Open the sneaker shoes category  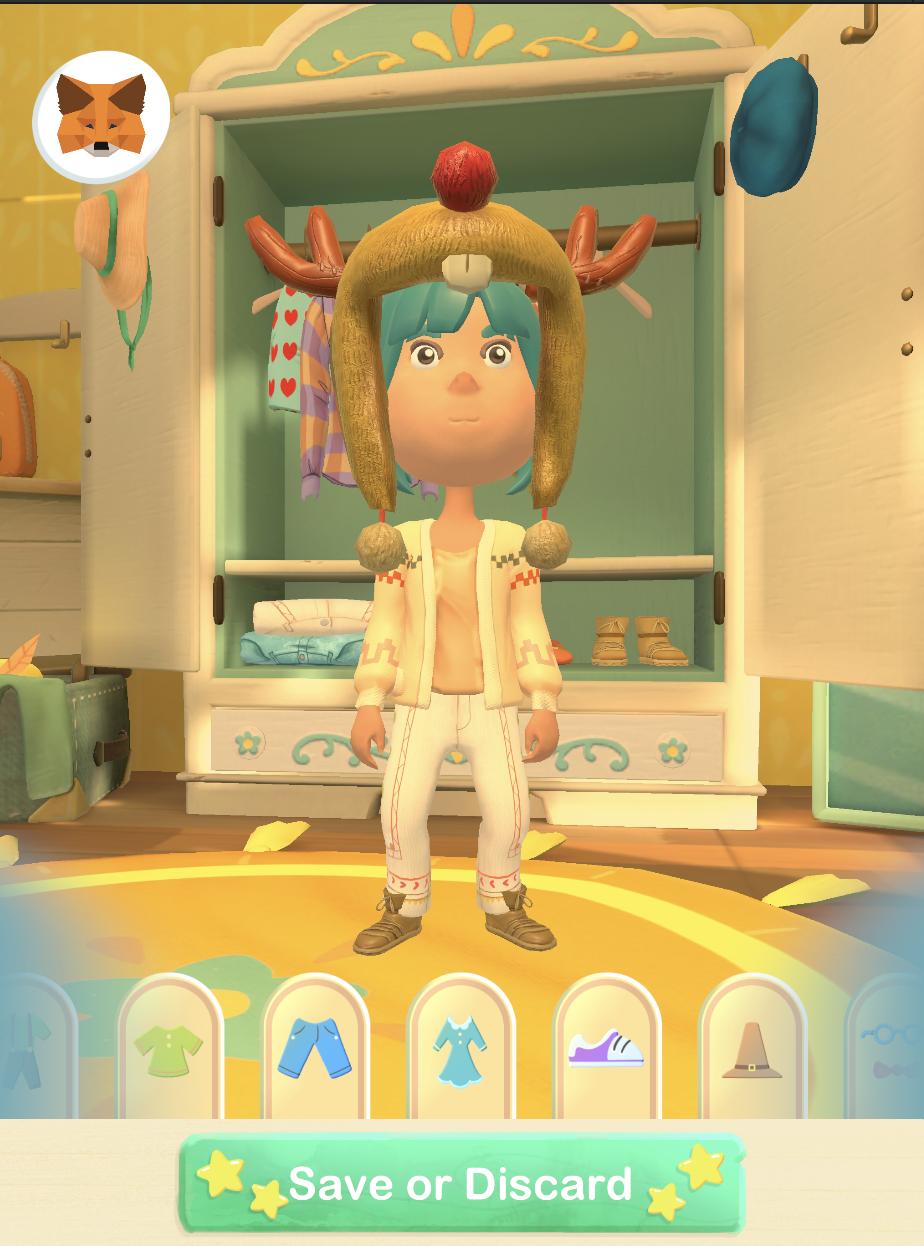(x=606, y=1049)
